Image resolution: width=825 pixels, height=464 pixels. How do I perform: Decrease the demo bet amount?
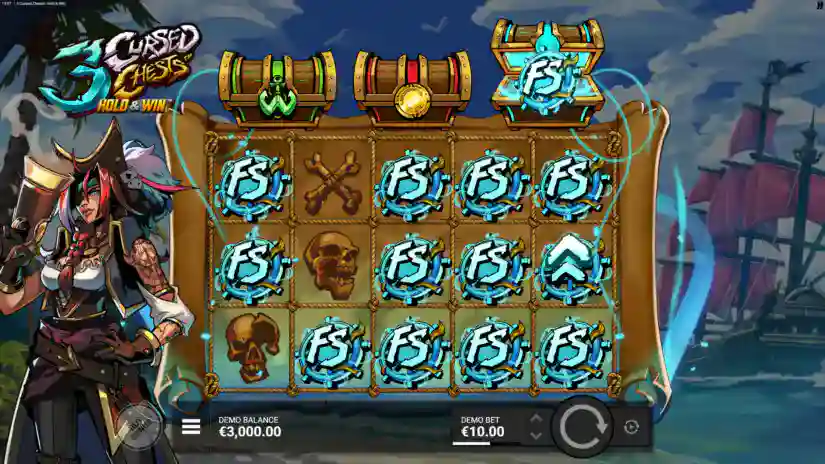(535, 436)
